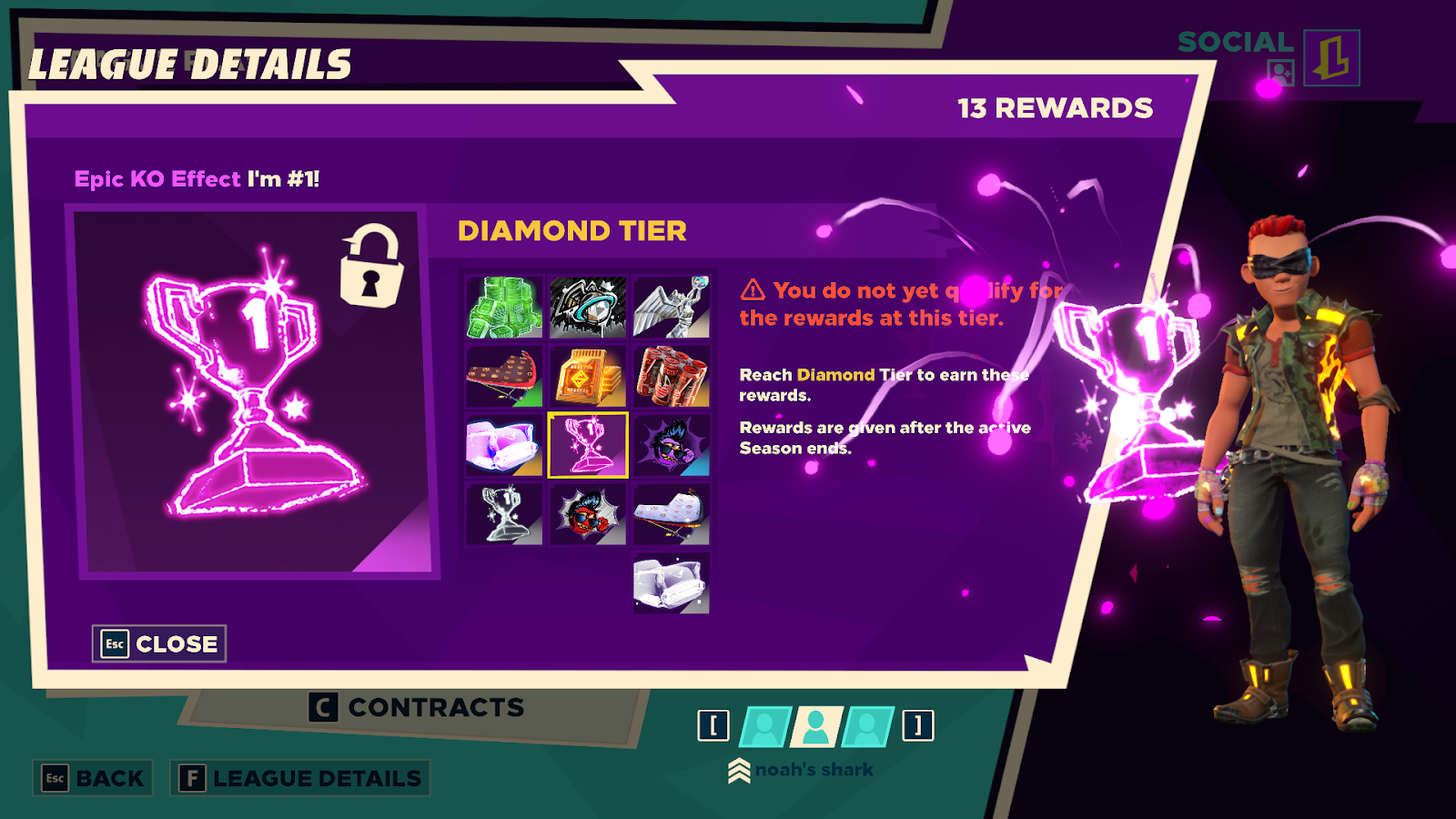Viewport: 1456px width, 819px height.
Task: Choose the purple pompadour face sticker reward
Action: coord(672,445)
